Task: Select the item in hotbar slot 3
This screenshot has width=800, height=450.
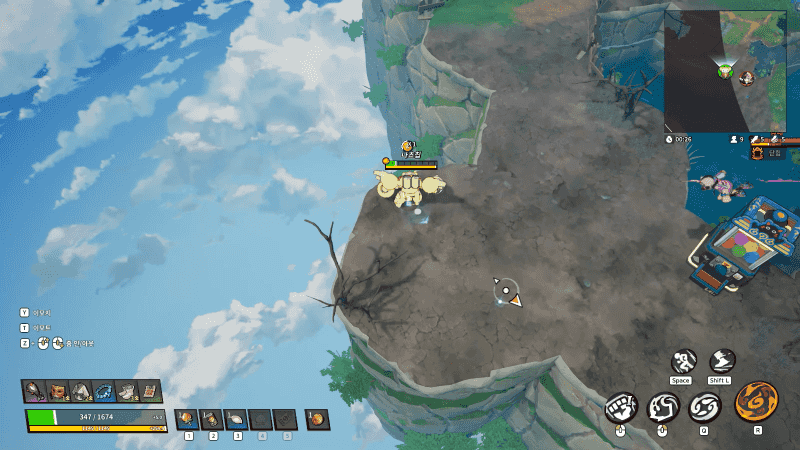Action: pos(237,419)
